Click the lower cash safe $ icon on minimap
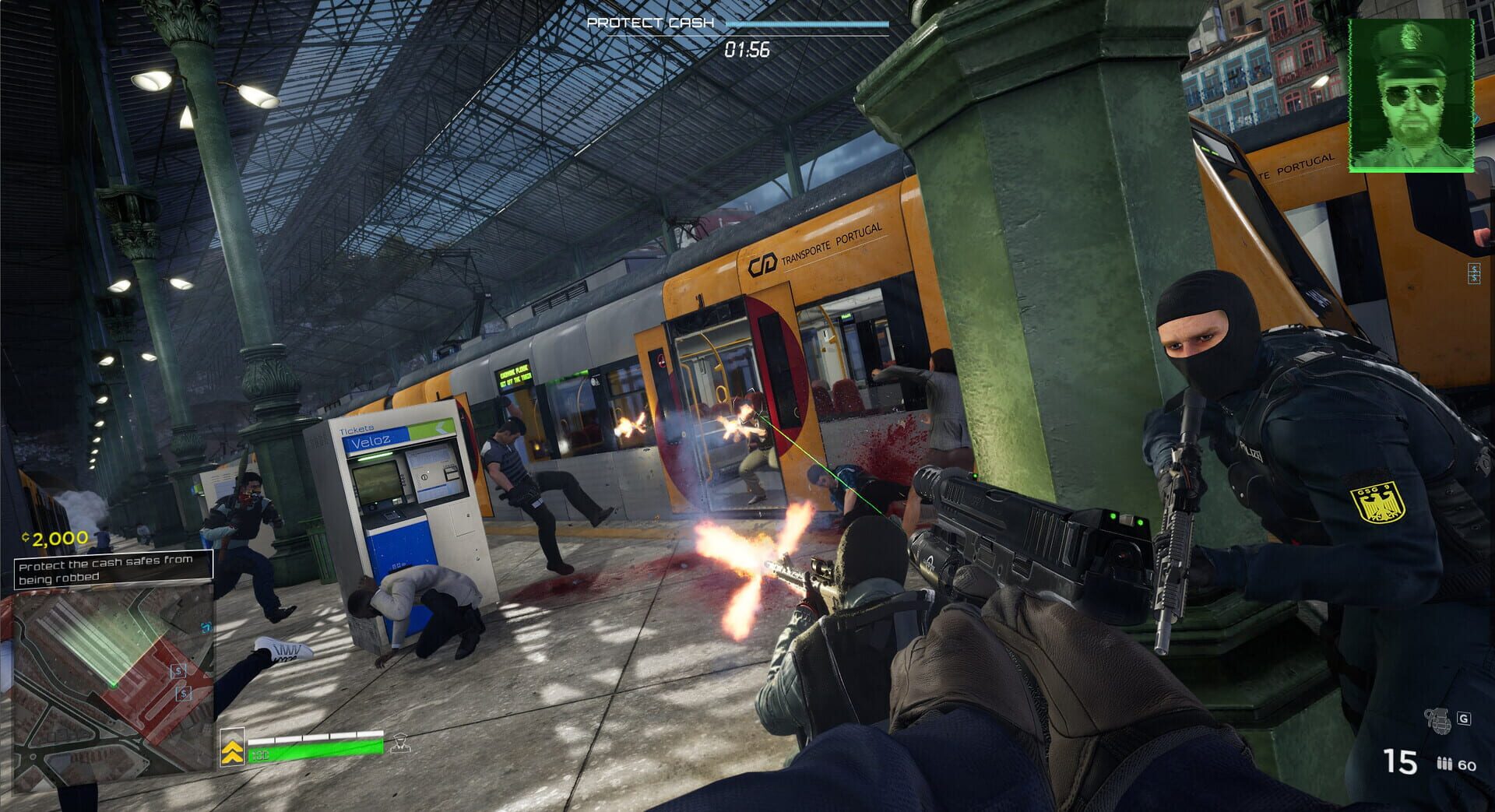This screenshot has width=1495, height=812. 183,694
